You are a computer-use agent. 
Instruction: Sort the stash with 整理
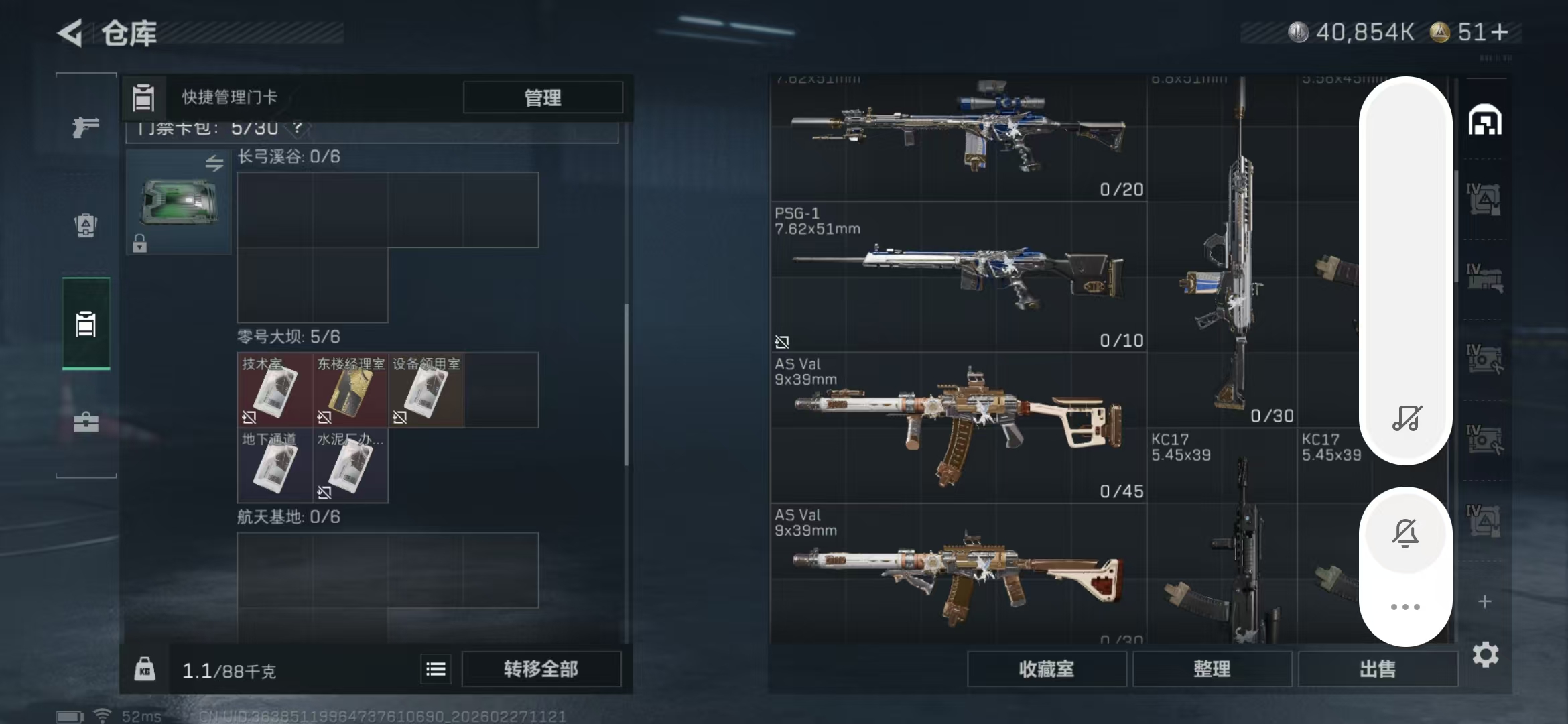click(x=1212, y=669)
